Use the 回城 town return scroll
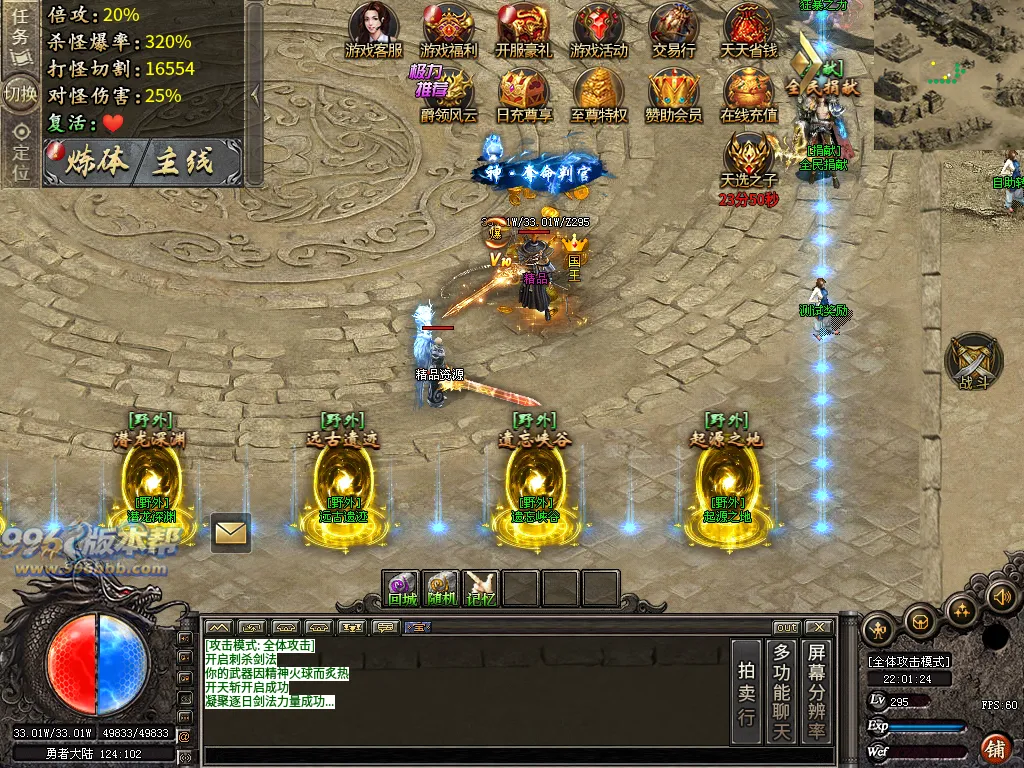Screen dimensions: 1024x768 401,588
